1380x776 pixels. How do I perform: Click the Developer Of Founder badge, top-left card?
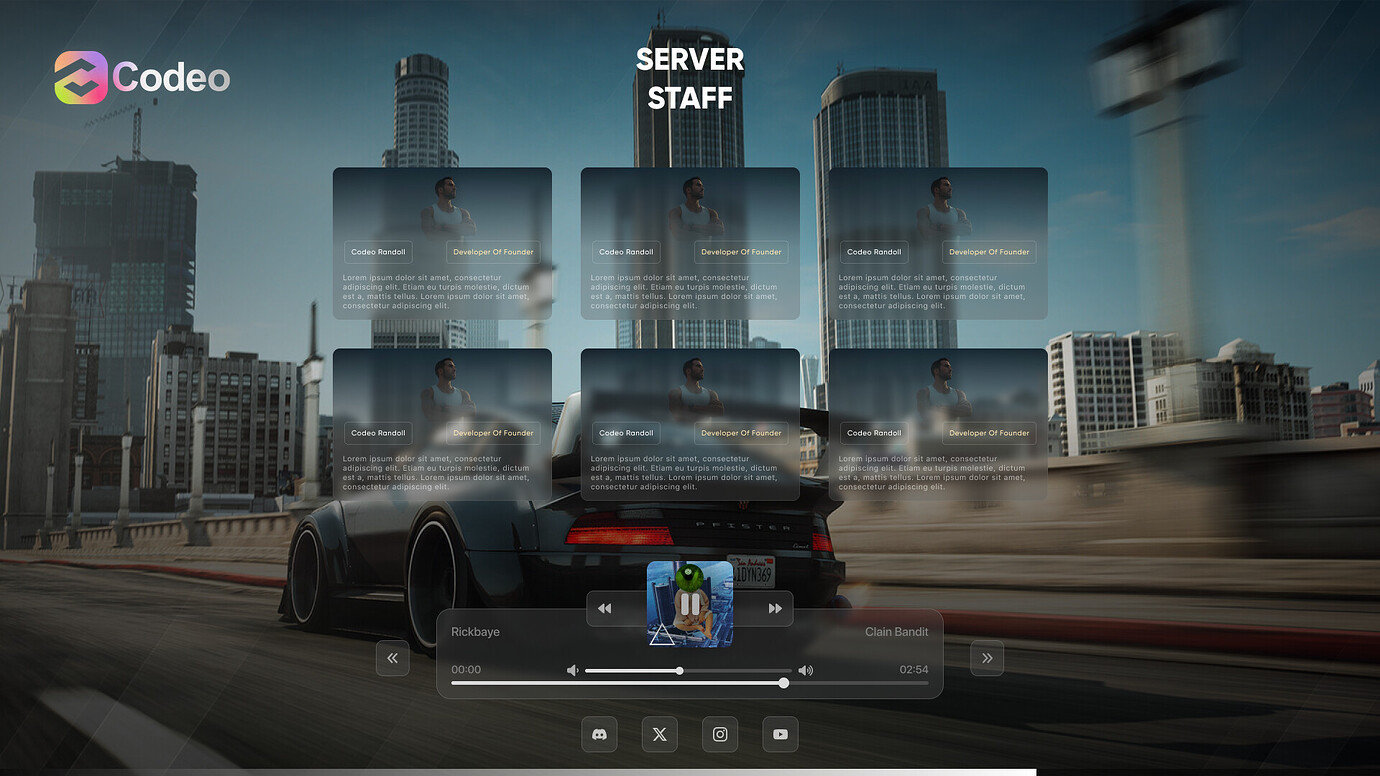[x=492, y=252]
